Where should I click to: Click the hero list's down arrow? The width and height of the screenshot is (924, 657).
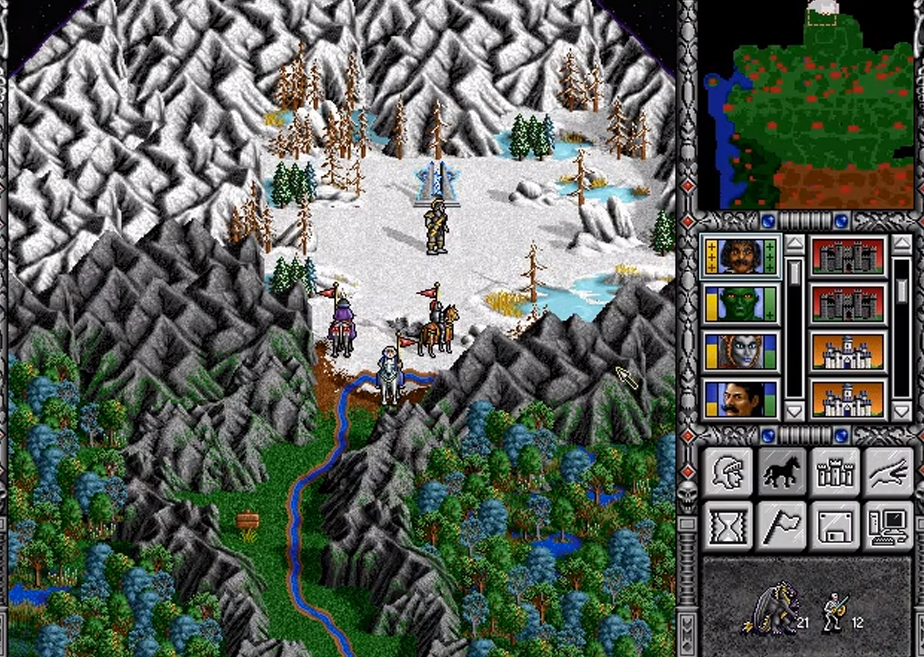(794, 410)
